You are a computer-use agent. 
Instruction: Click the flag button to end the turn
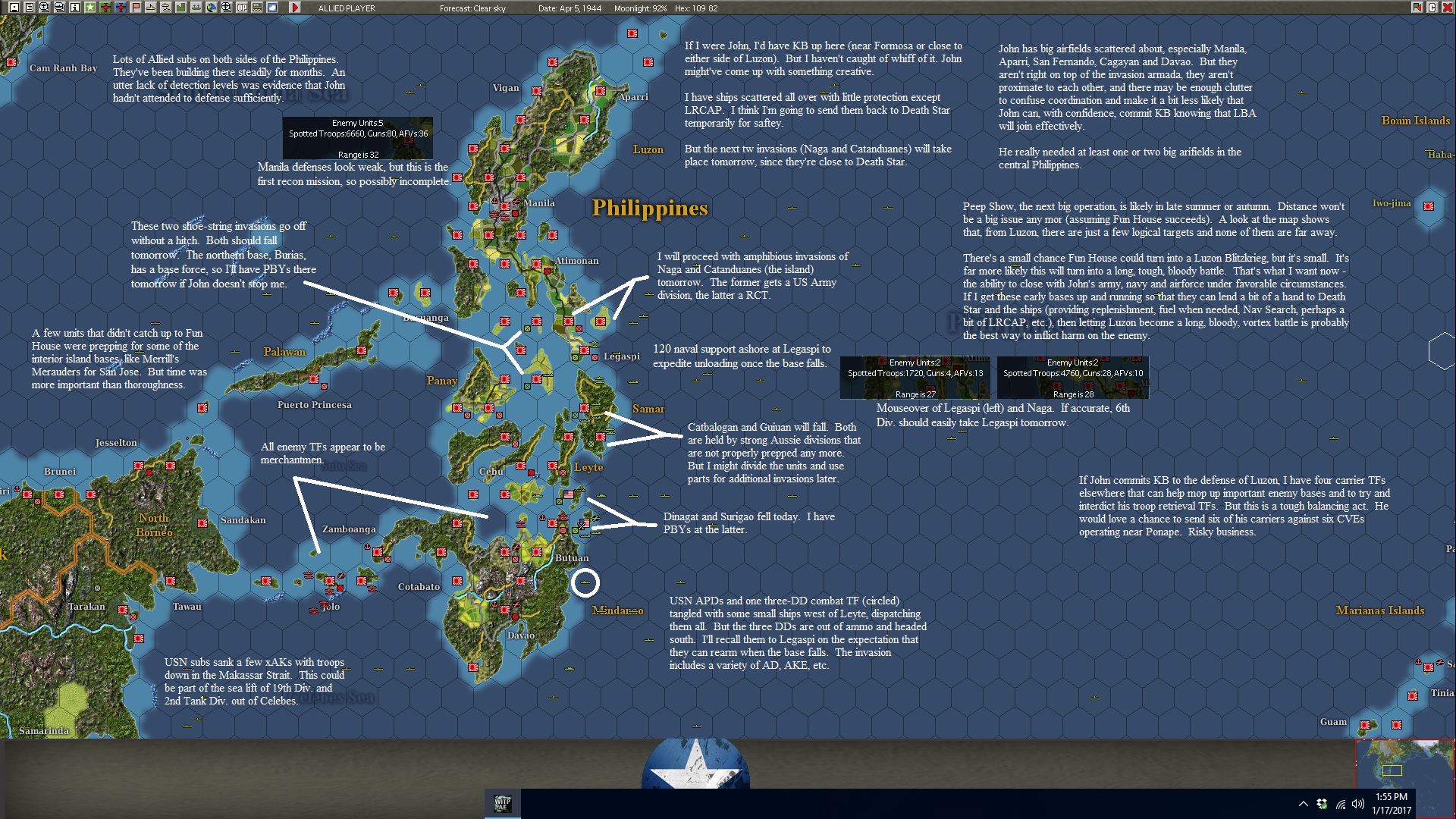coord(1416,7)
